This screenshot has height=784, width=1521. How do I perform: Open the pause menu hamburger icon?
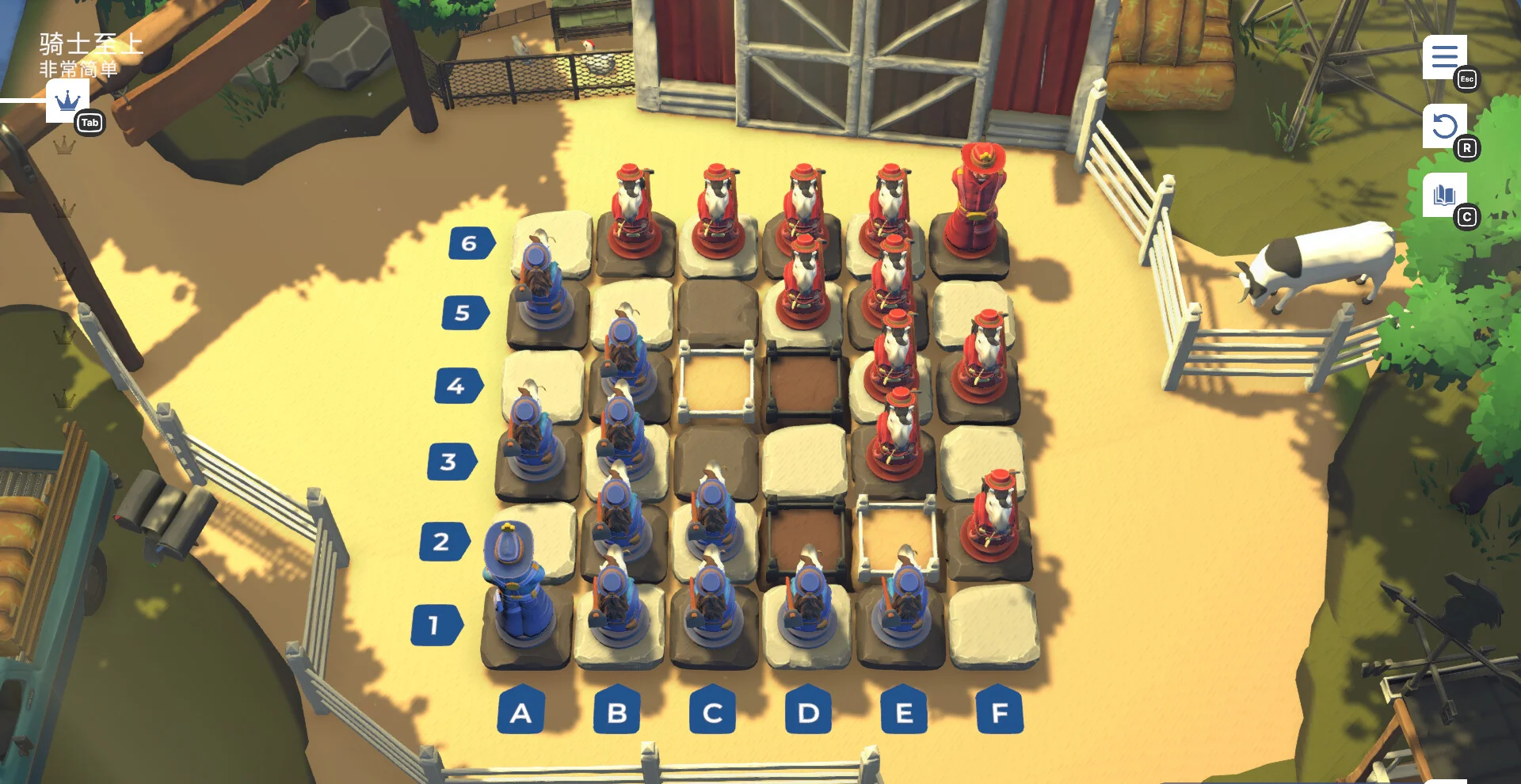pos(1447,55)
